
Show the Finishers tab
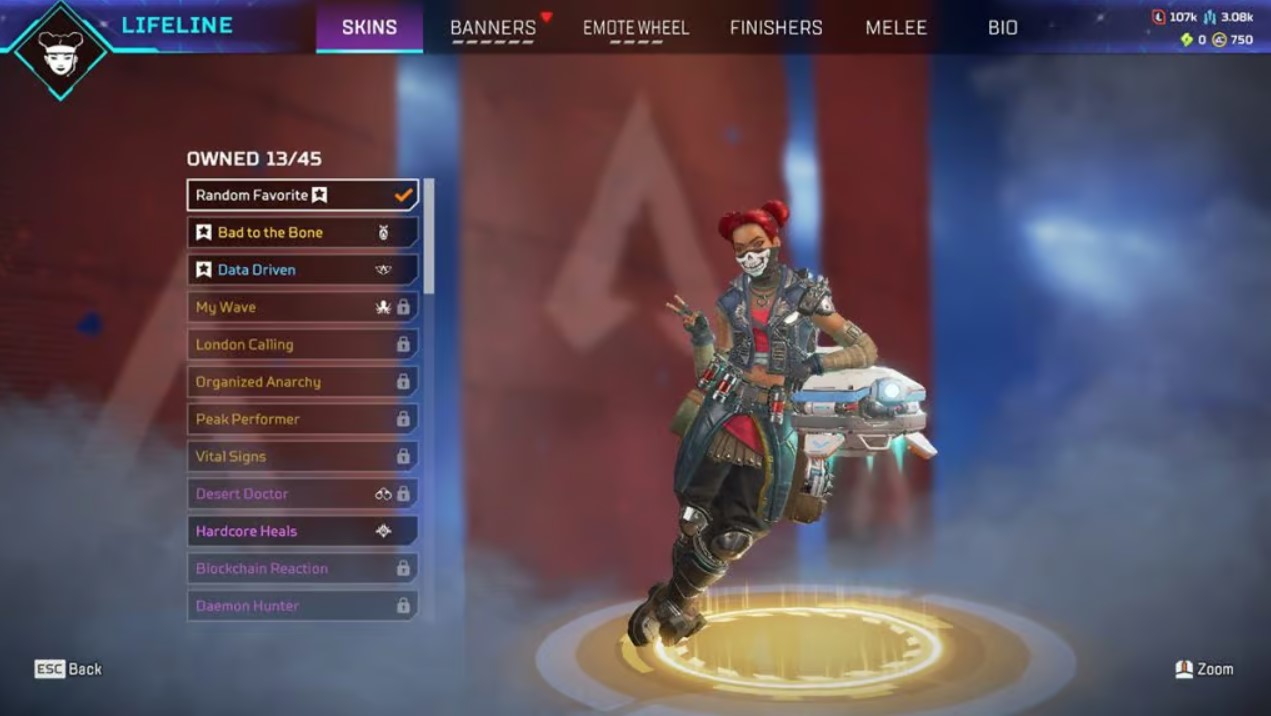tap(776, 28)
